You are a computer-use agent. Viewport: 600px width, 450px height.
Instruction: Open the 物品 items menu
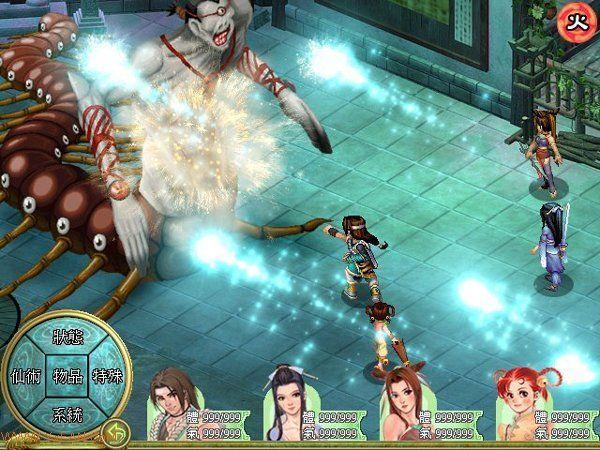coord(67,377)
